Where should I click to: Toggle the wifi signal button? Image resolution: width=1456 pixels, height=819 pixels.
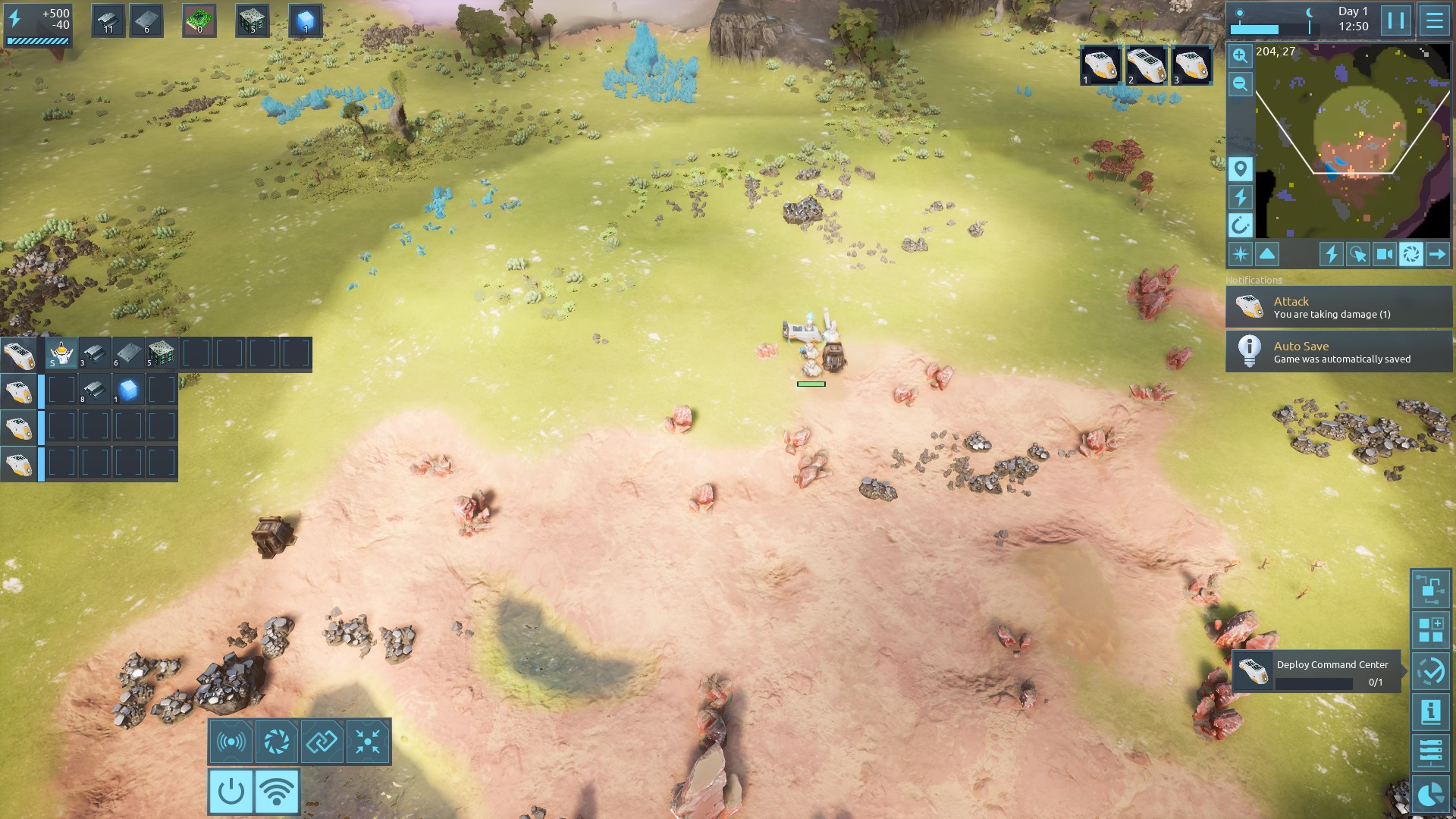coord(276,791)
